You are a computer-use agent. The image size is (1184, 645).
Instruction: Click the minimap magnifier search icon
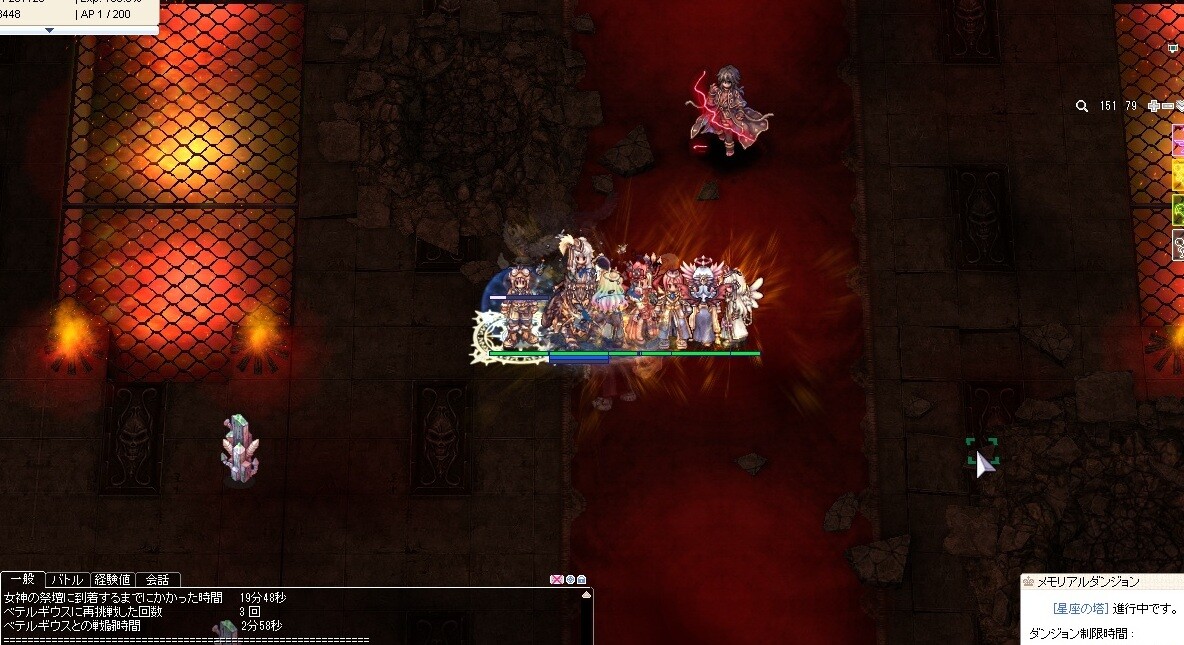pyautogui.click(x=1082, y=106)
